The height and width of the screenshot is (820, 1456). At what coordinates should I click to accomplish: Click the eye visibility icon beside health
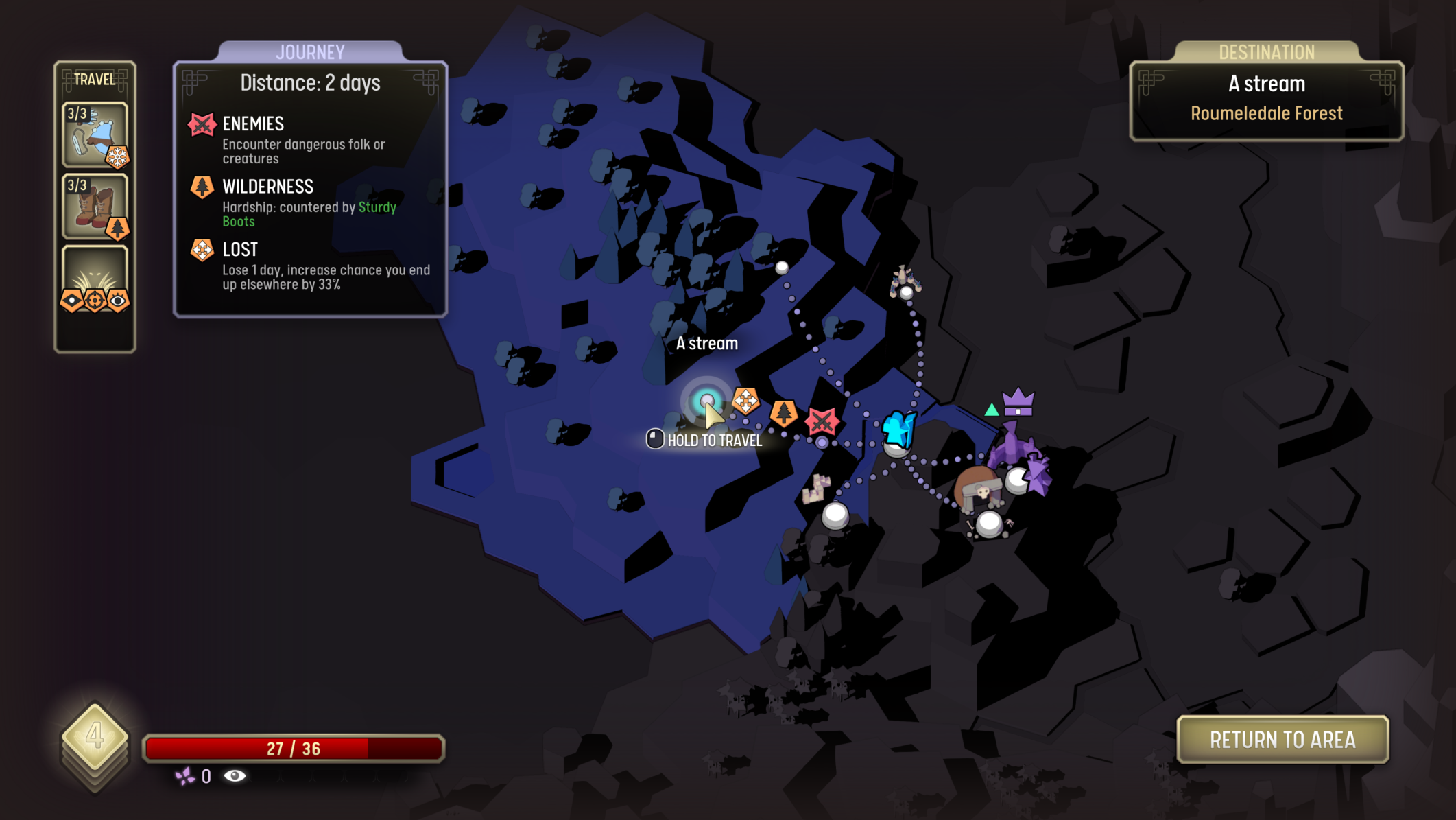tap(235, 776)
